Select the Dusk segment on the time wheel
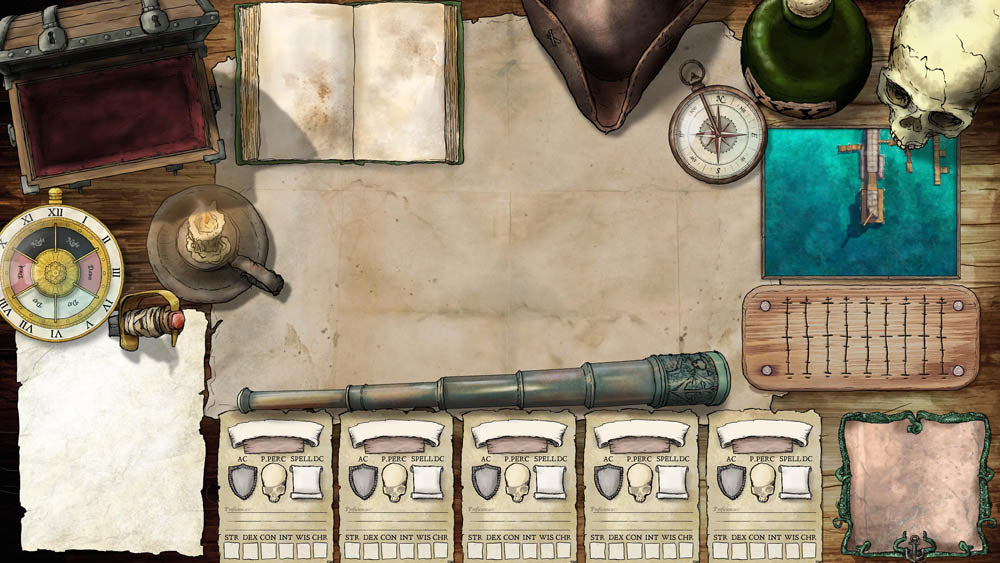The width and height of the screenshot is (1000, 563). 20,274
